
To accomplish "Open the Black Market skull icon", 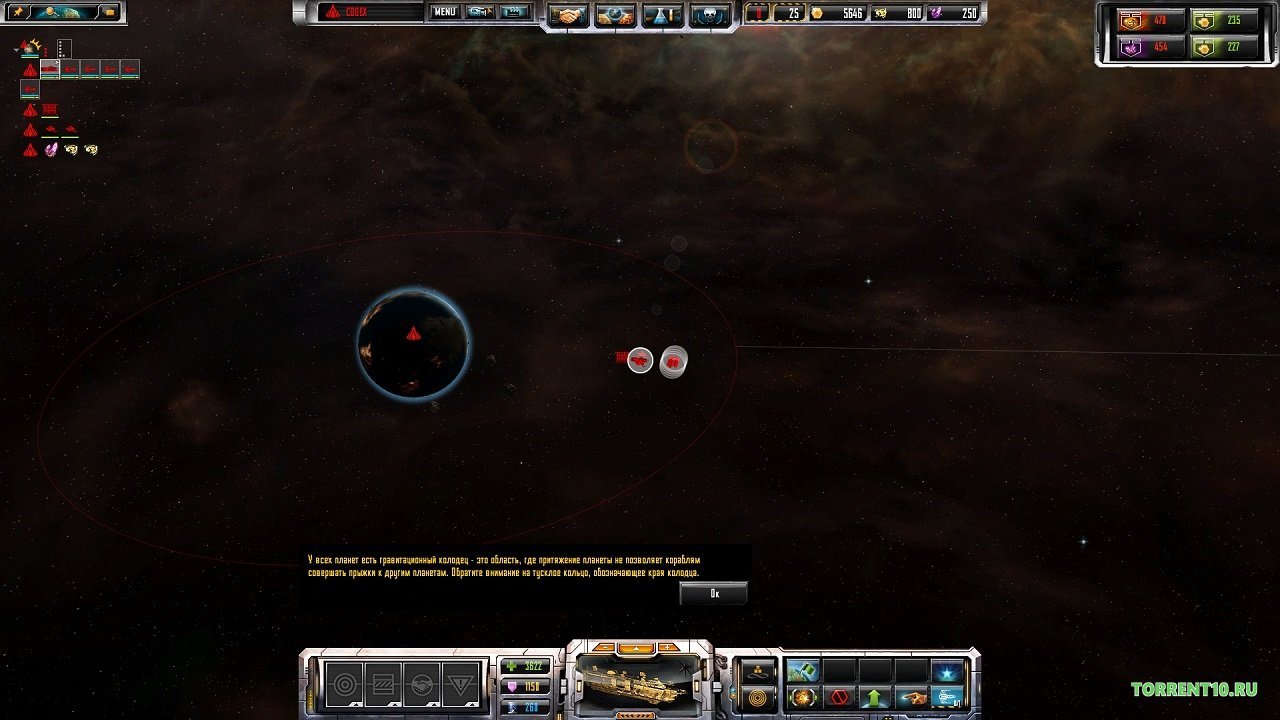I will coord(710,14).
